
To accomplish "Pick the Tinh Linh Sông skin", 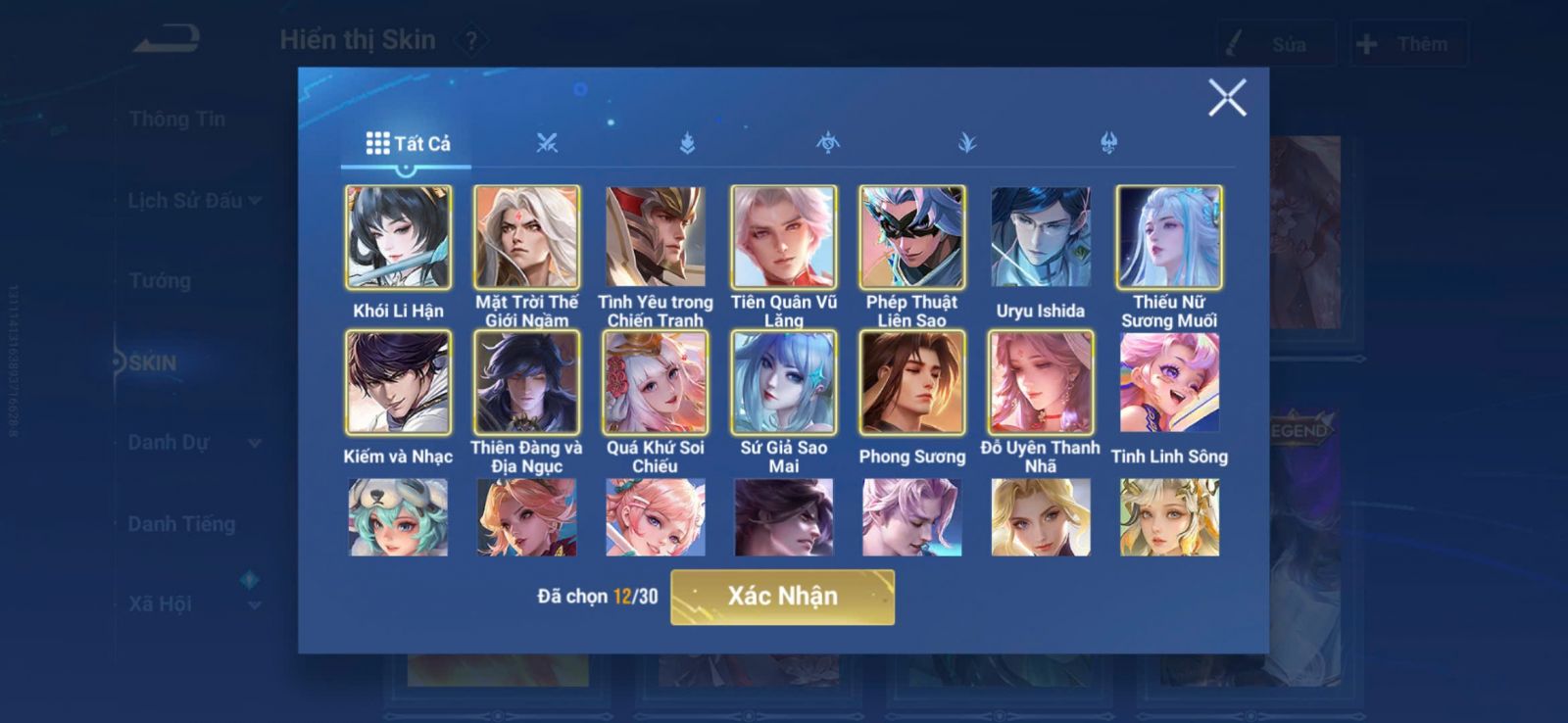I will [1168, 382].
